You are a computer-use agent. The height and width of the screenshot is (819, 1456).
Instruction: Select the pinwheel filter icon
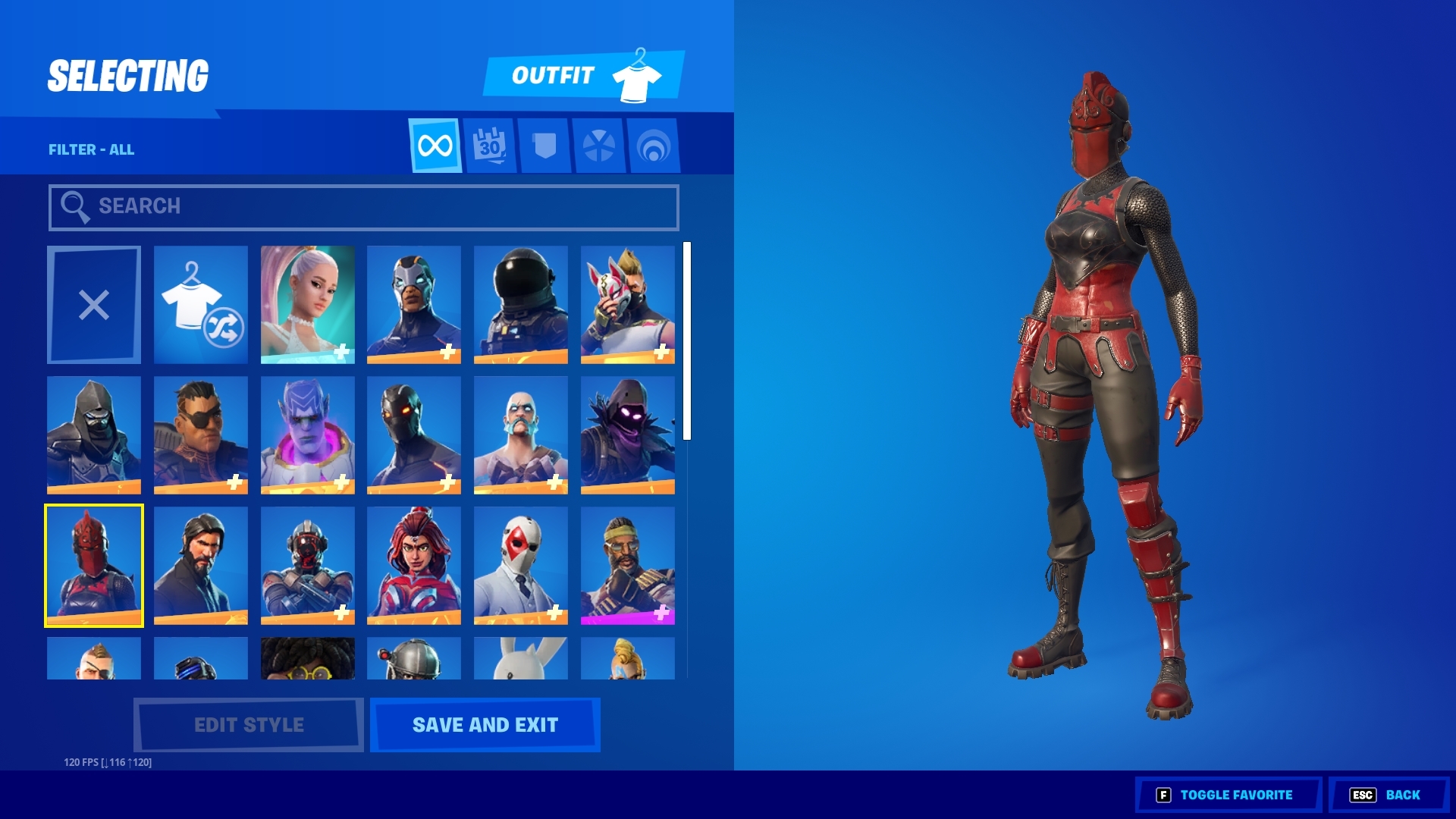click(599, 146)
